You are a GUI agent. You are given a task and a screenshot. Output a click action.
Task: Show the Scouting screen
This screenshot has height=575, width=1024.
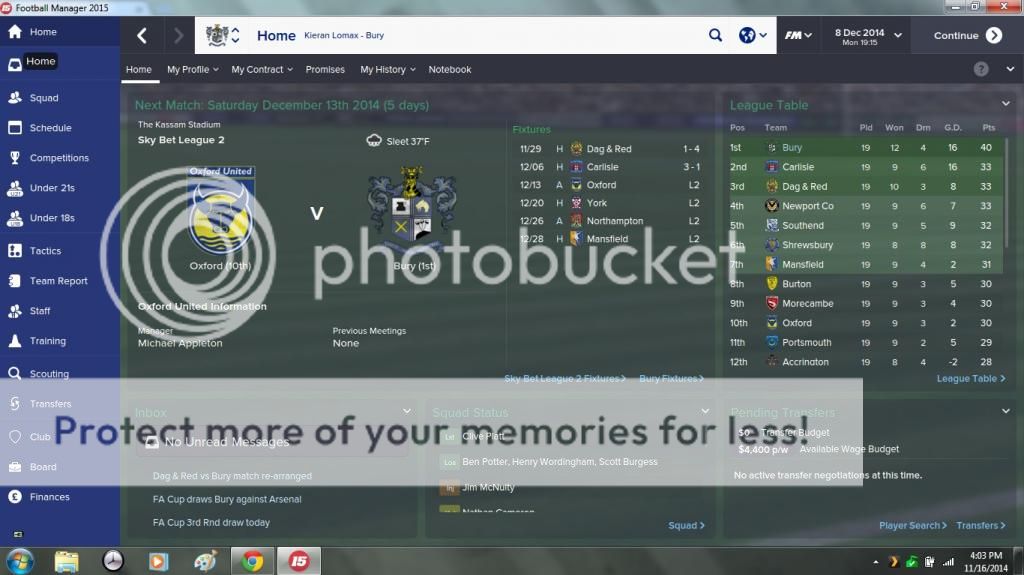(x=49, y=374)
